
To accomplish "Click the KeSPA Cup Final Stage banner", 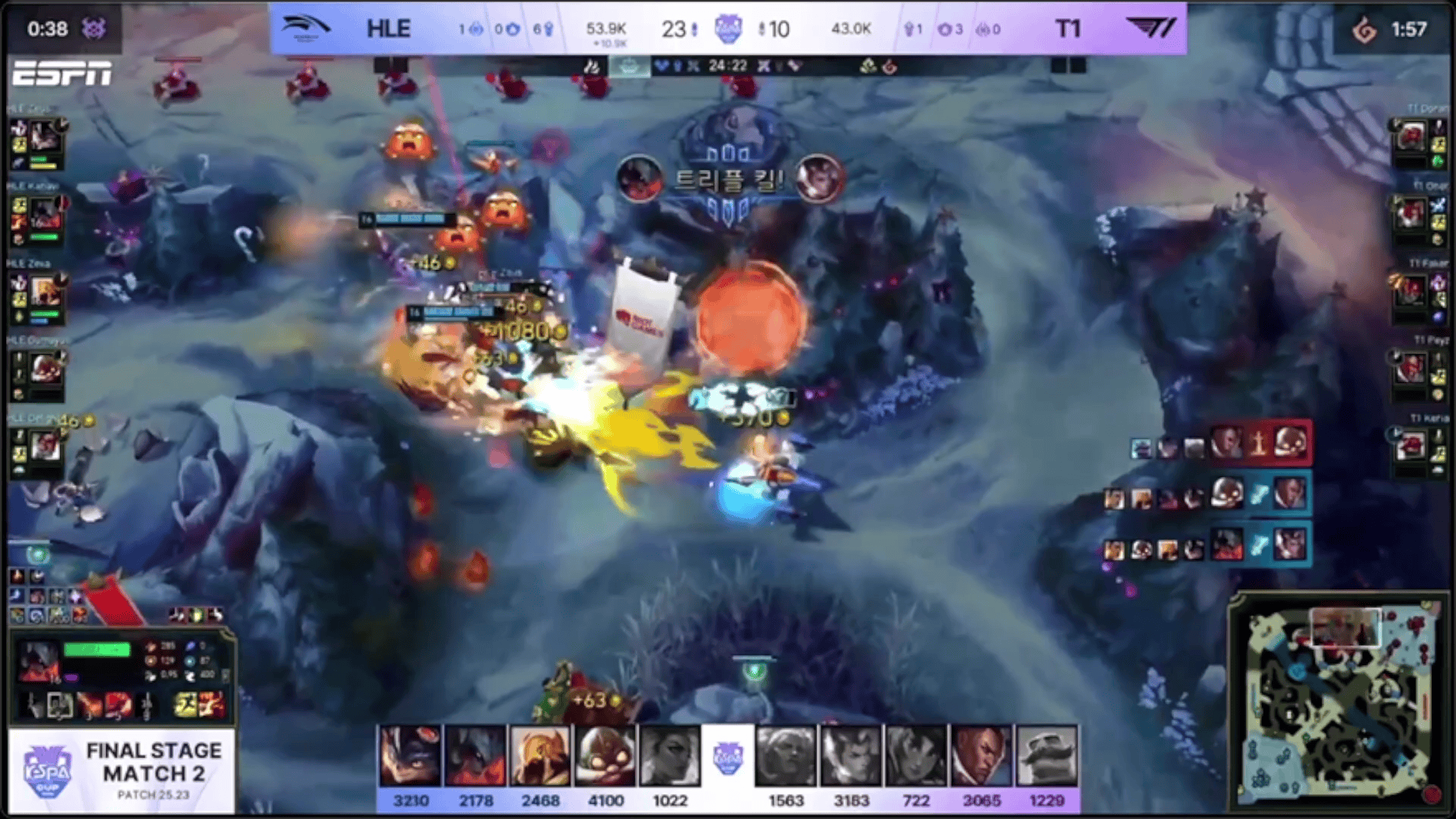I will tap(121, 771).
